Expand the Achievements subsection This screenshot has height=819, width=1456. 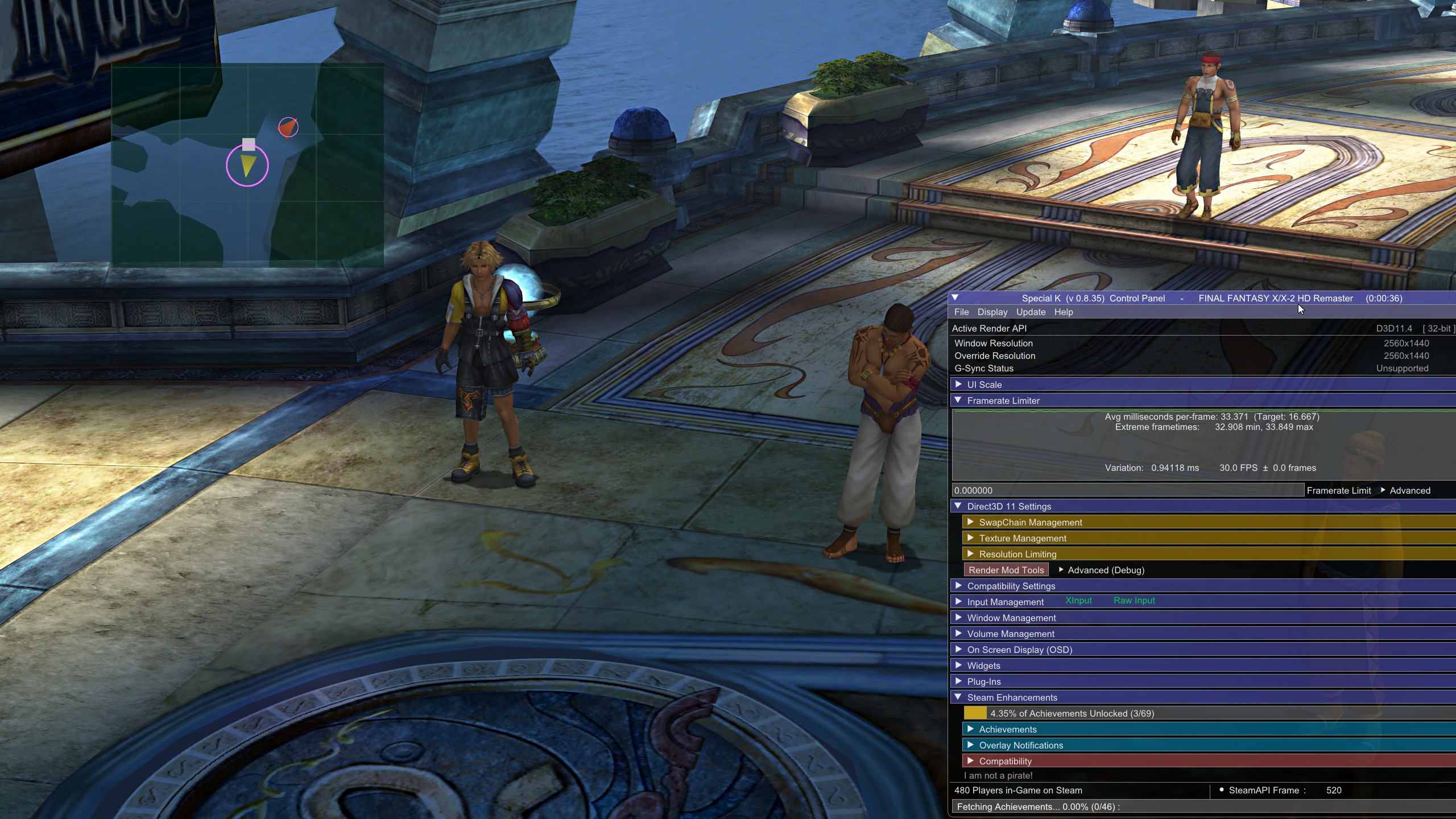1007,730
